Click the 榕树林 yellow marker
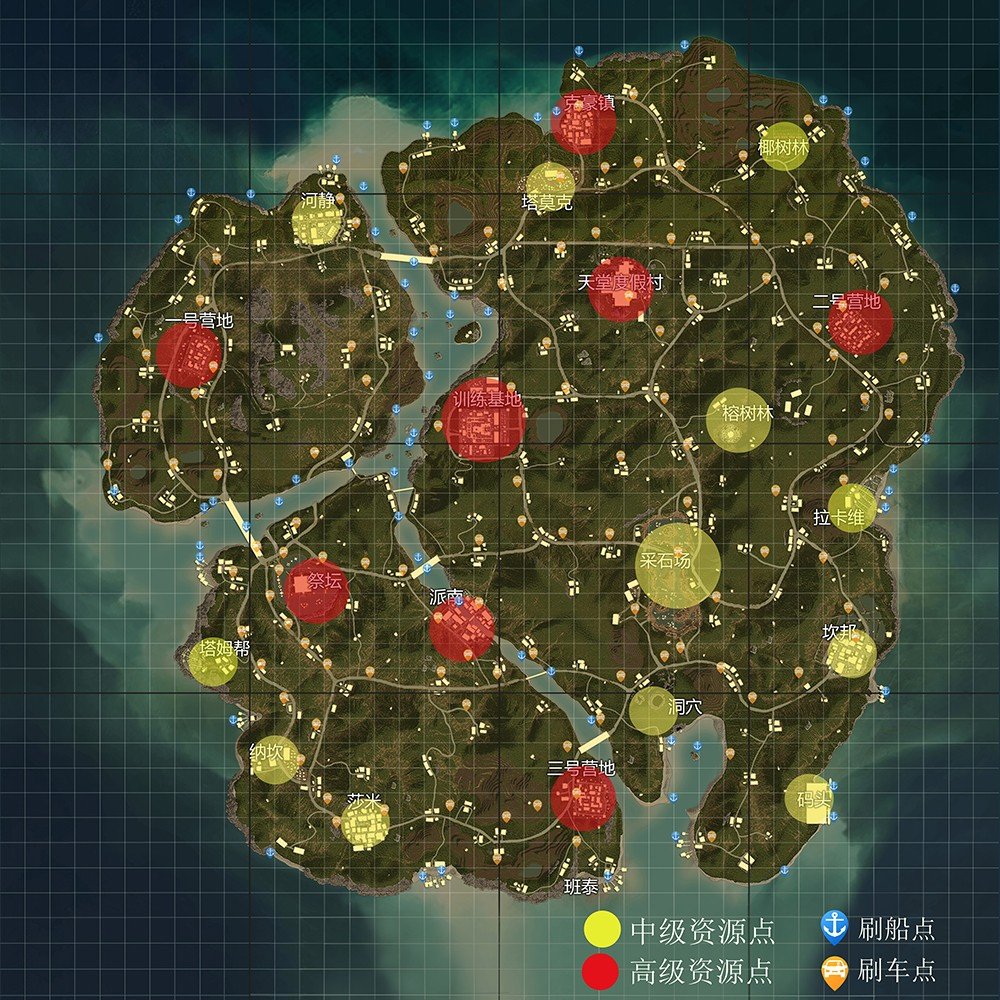This screenshot has height=1000, width=1000. point(739,421)
